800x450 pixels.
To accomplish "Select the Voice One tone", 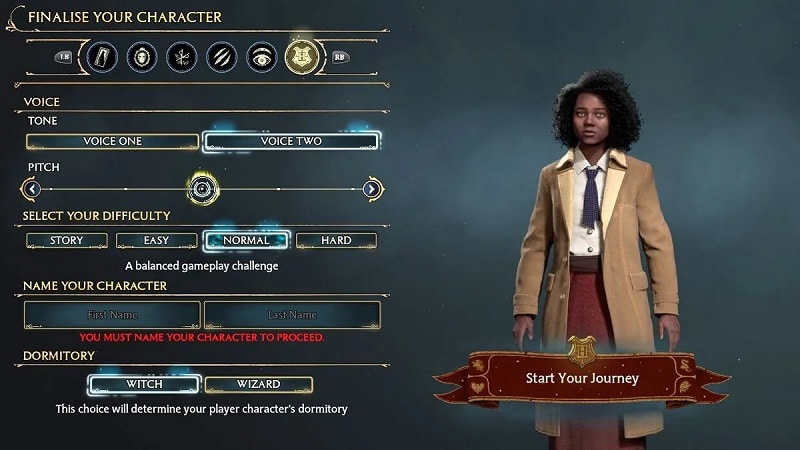I will (x=113, y=142).
